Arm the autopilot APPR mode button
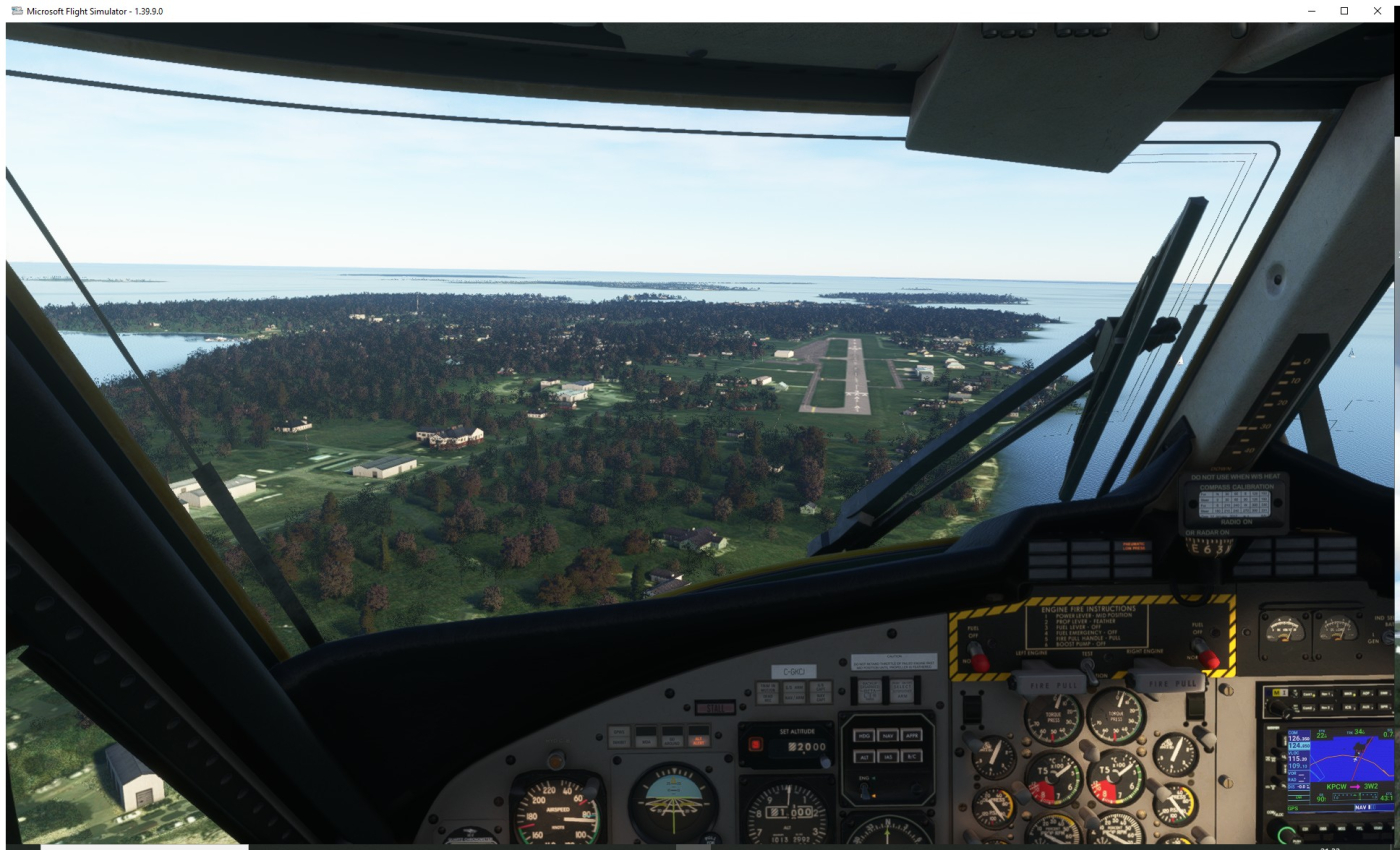The height and width of the screenshot is (850, 1400). 912,735
